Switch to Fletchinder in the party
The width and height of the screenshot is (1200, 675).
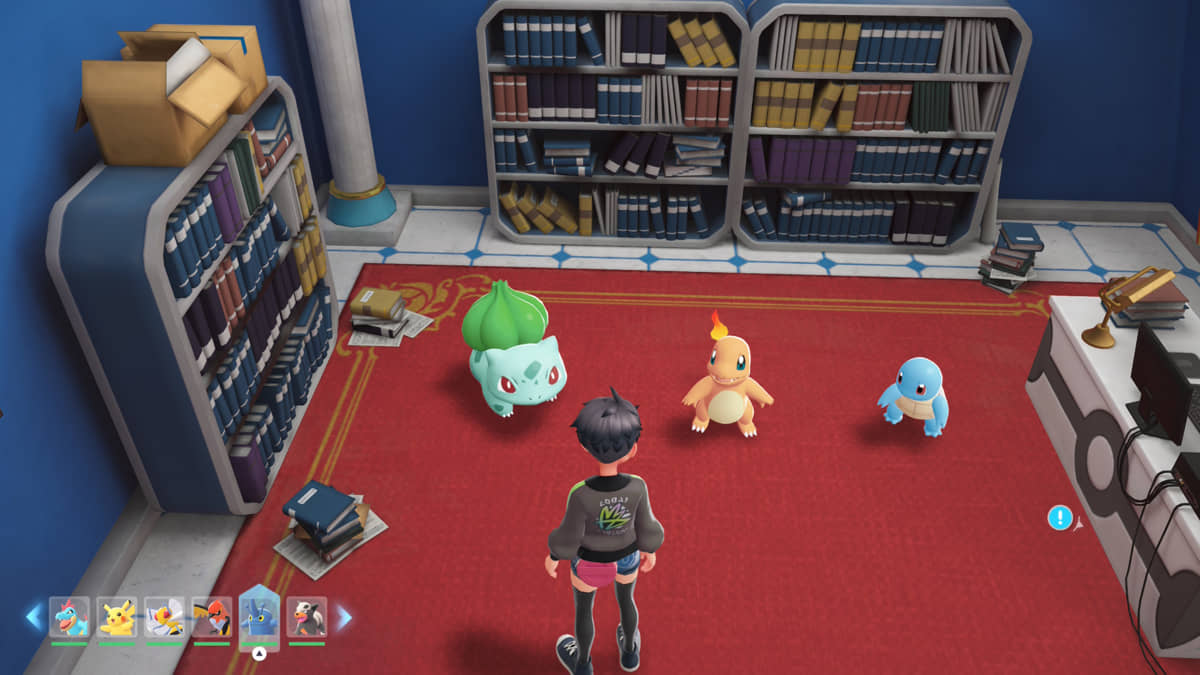point(211,617)
